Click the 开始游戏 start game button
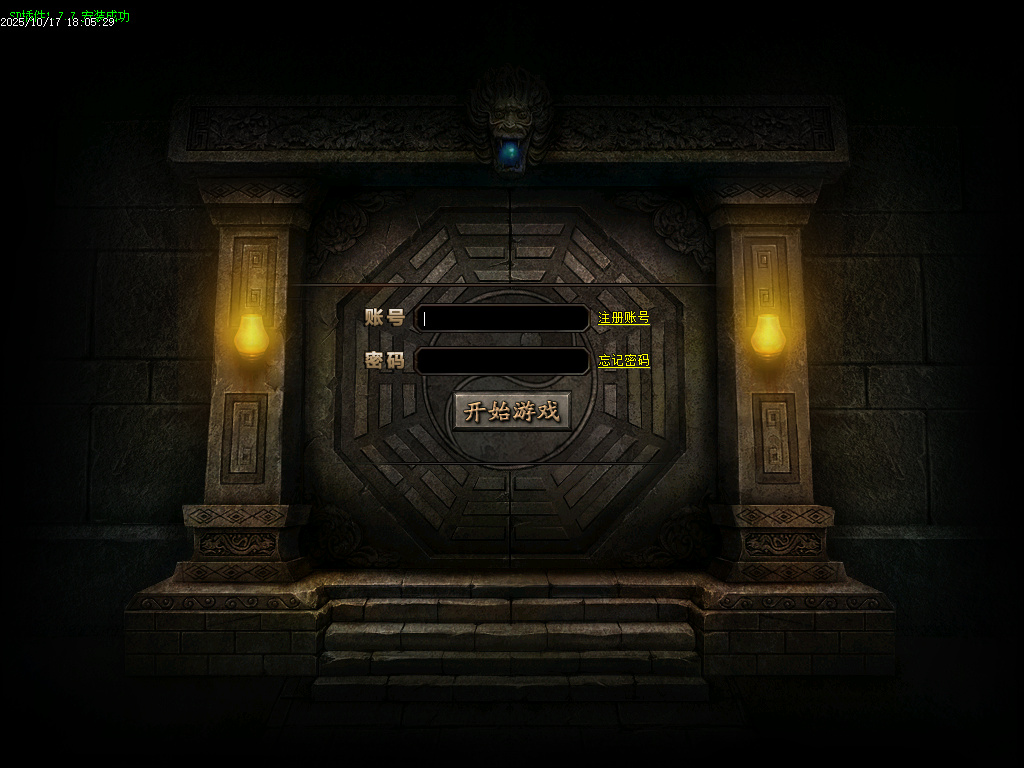 click(512, 411)
